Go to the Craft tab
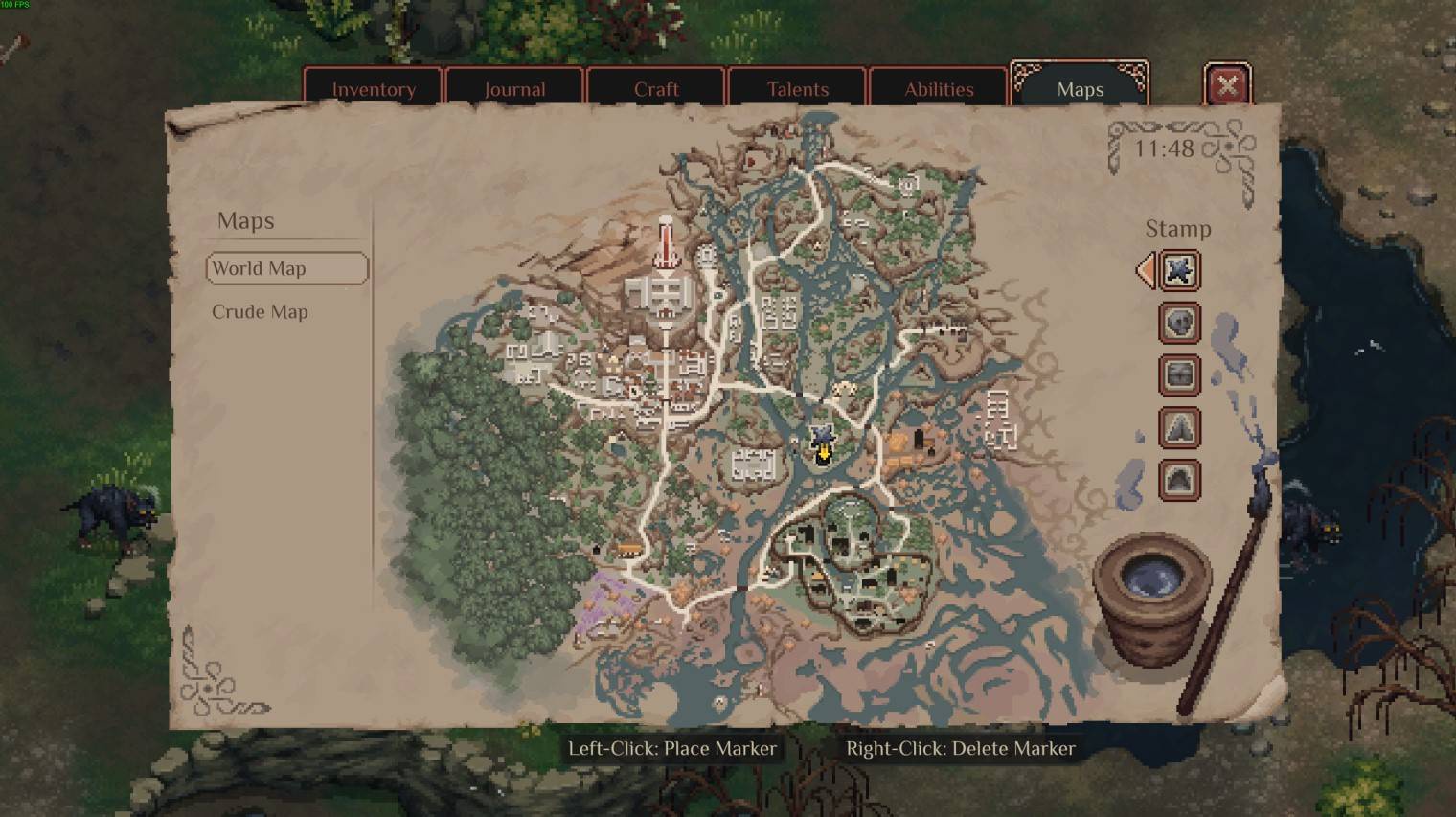 pos(656,89)
